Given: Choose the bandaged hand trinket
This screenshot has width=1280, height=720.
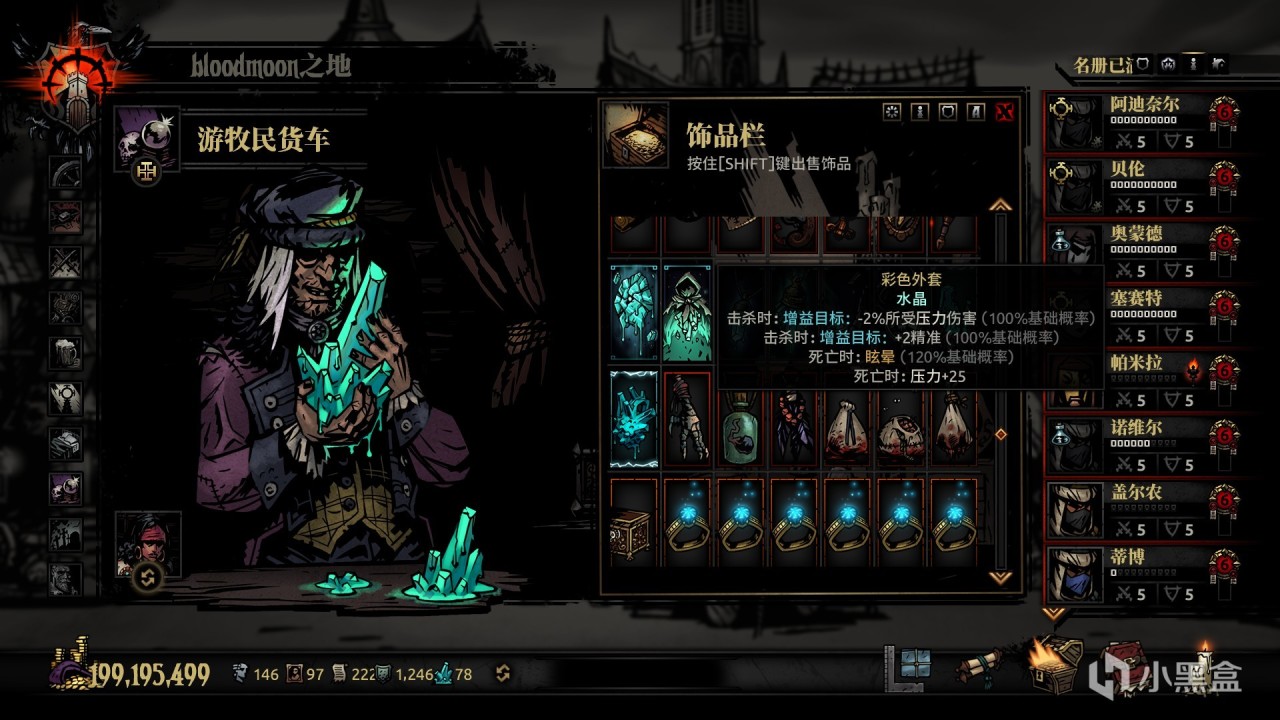Looking at the screenshot, I should [x=687, y=417].
